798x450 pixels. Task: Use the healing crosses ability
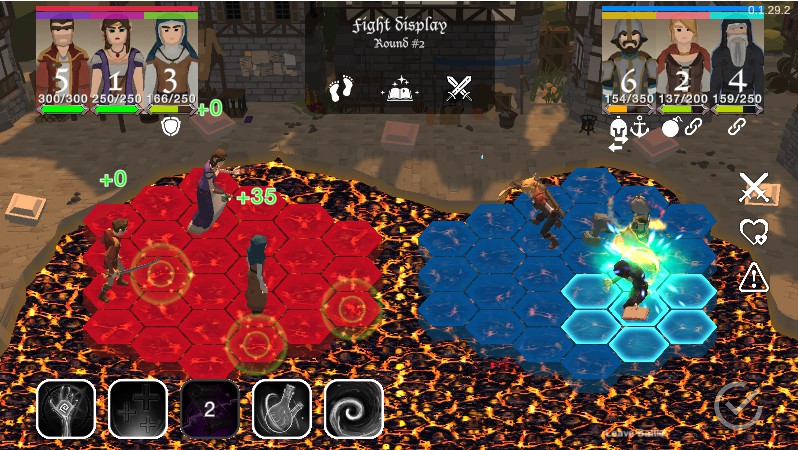pyautogui.click(x=138, y=409)
